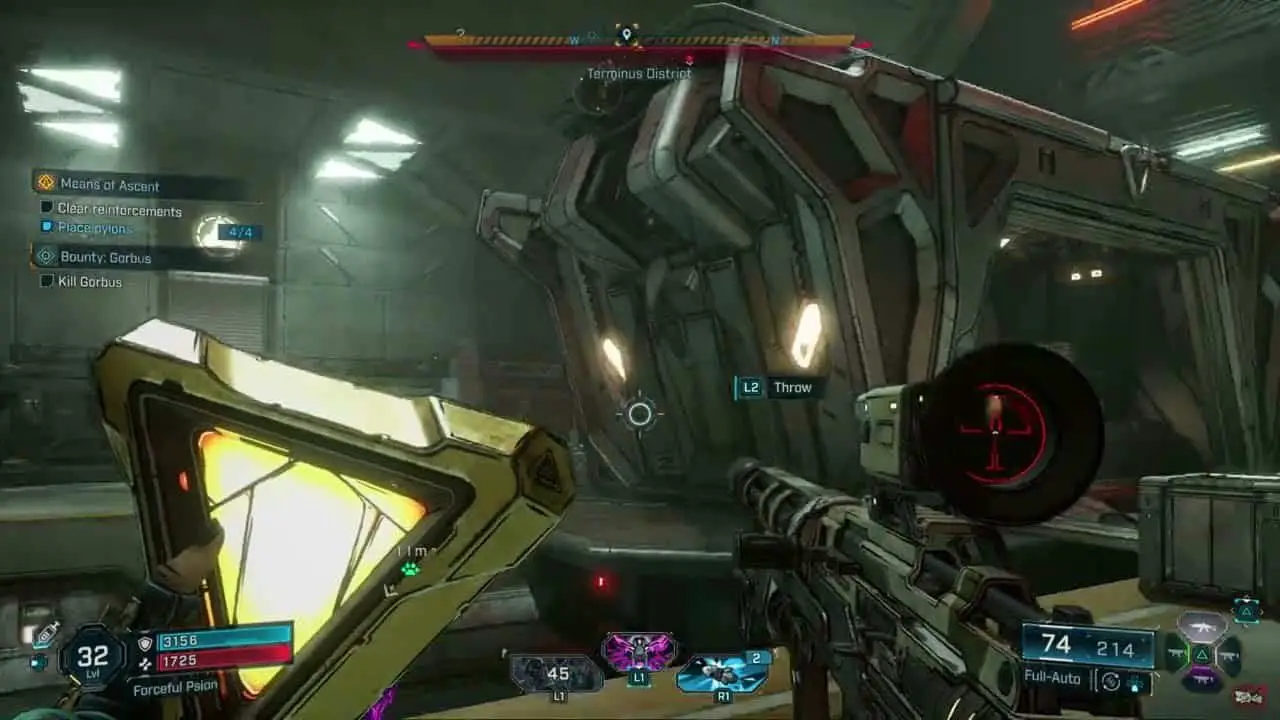Toggle the Full-Auto fire mode icon

click(1110, 681)
